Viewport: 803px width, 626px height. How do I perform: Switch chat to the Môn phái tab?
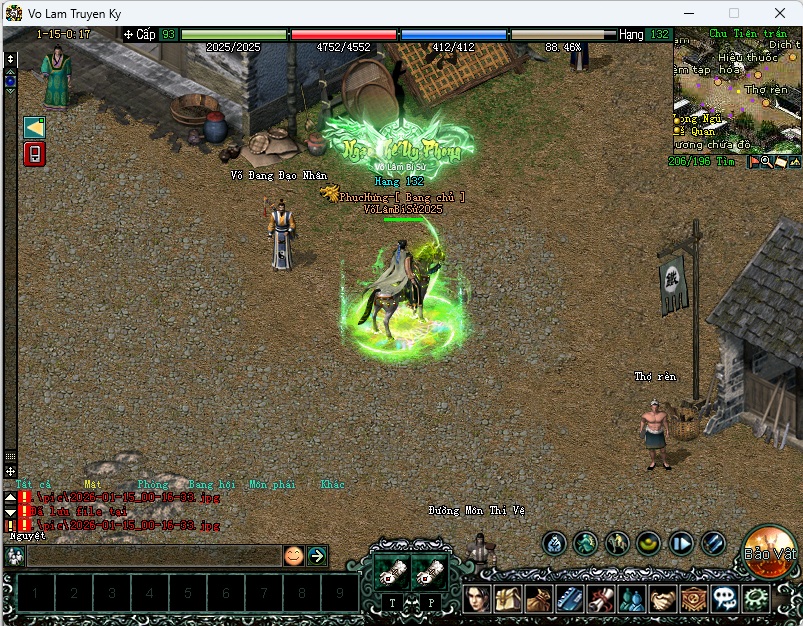pyautogui.click(x=272, y=485)
